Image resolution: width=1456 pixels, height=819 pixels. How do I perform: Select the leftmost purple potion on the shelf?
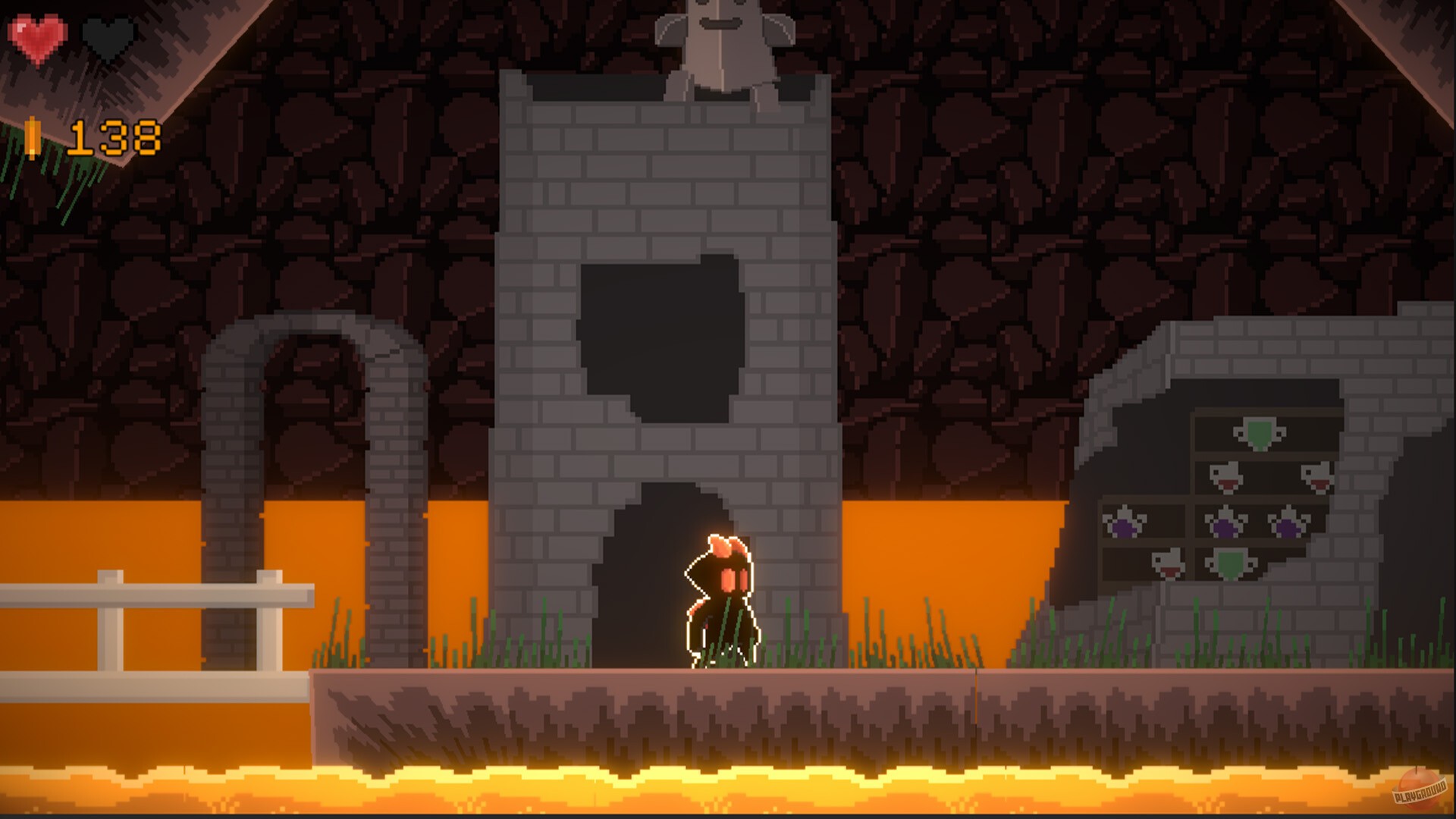pyautogui.click(x=1124, y=525)
